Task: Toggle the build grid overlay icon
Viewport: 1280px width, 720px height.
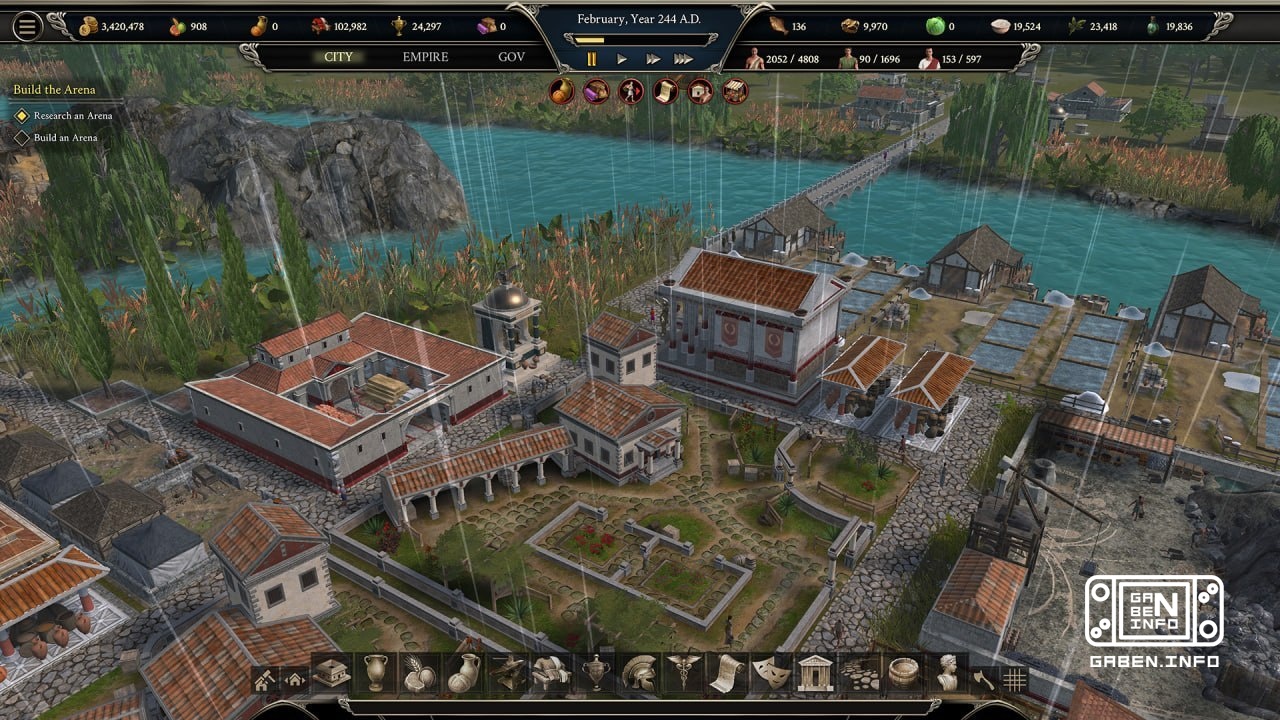Action: pyautogui.click(x=1015, y=680)
